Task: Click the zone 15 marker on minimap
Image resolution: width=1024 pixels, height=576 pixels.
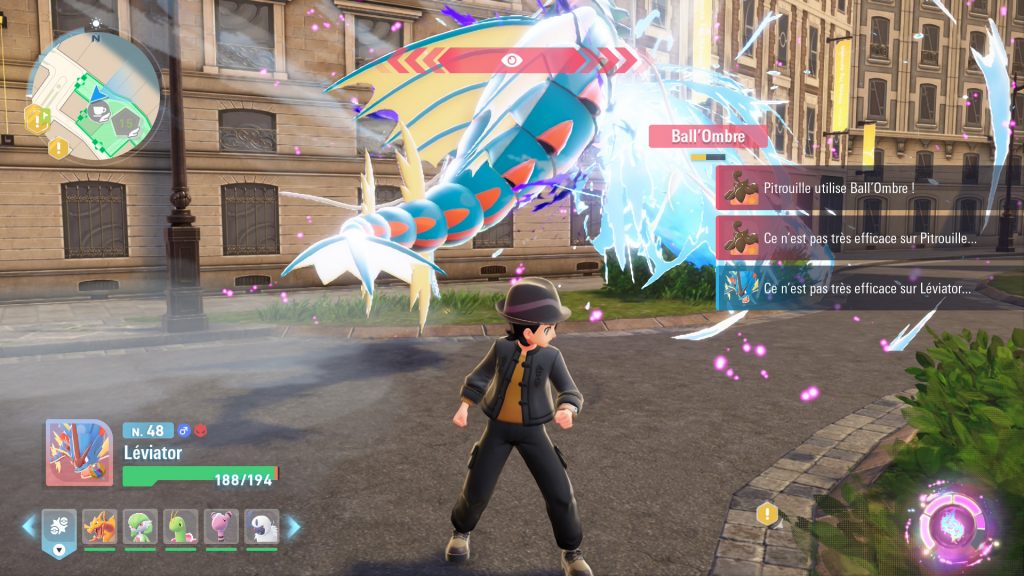Action: click(x=125, y=122)
